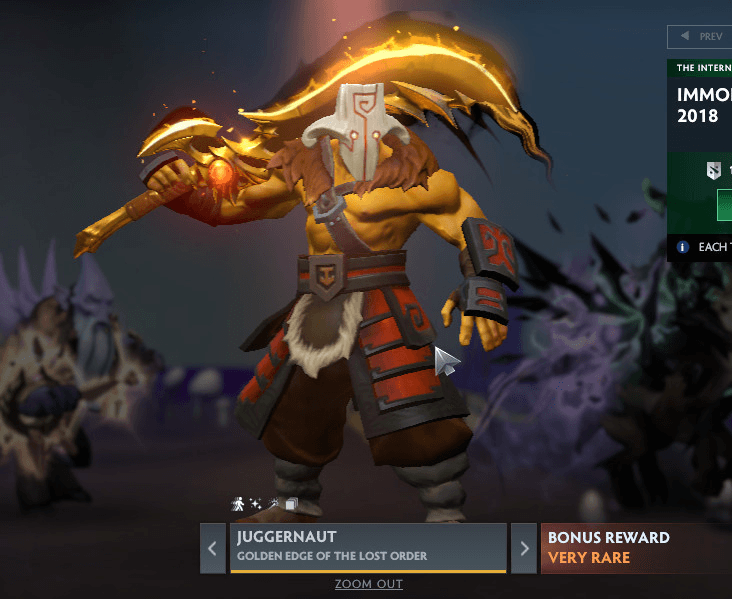Toggle the walking figure animation icon

pos(238,504)
